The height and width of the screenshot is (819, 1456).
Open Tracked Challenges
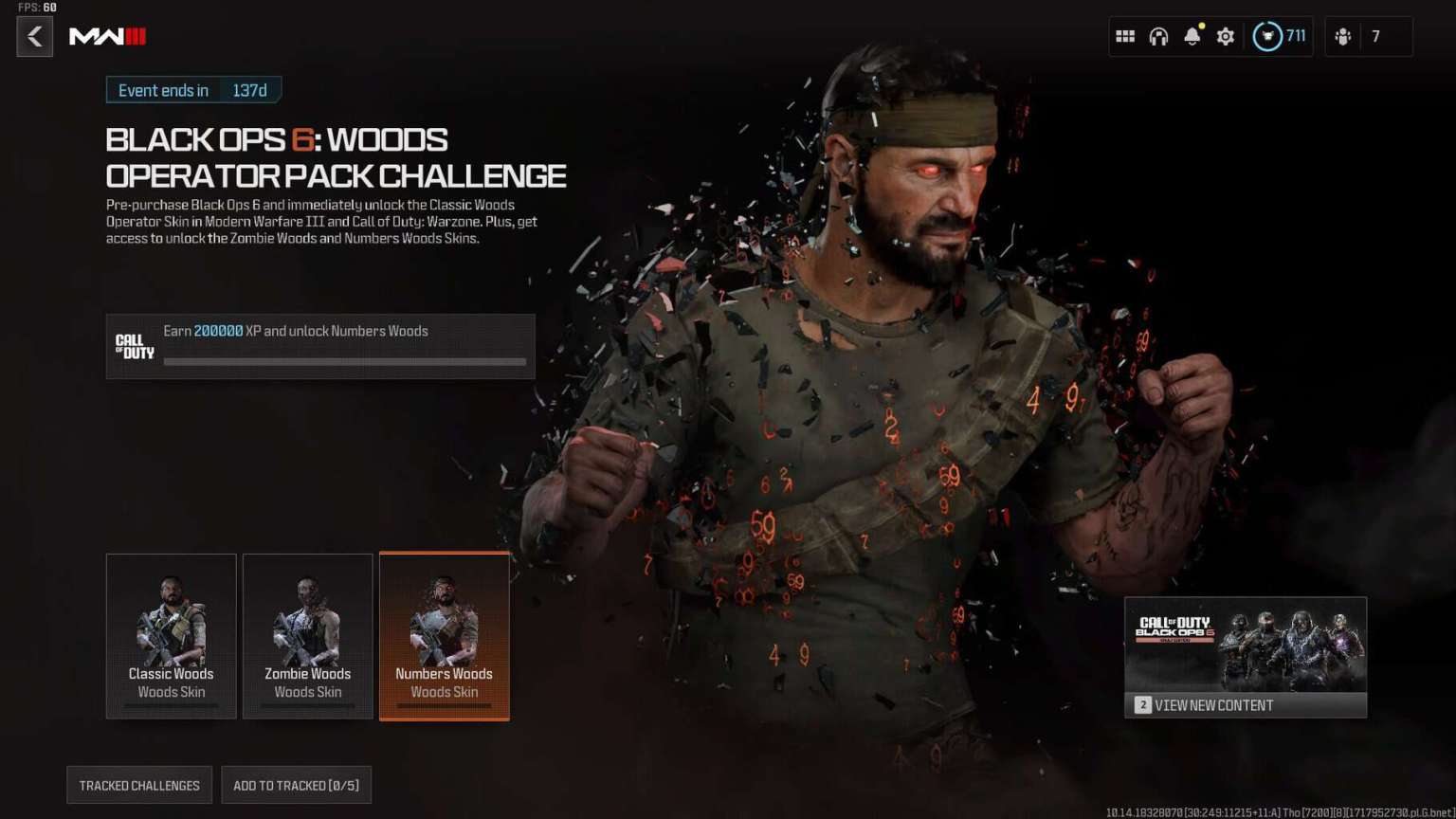point(138,785)
